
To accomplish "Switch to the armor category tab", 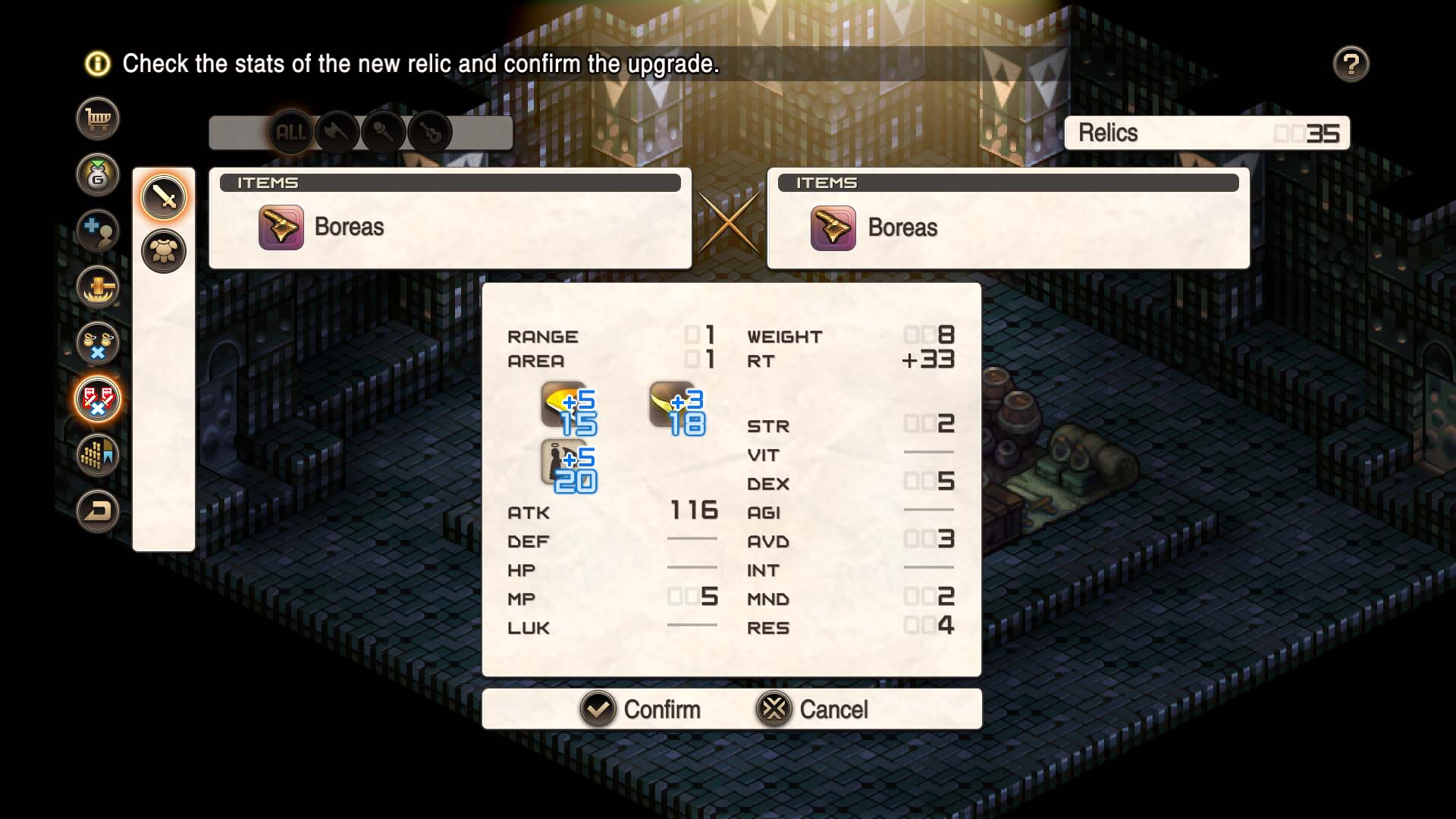I will click(x=164, y=250).
